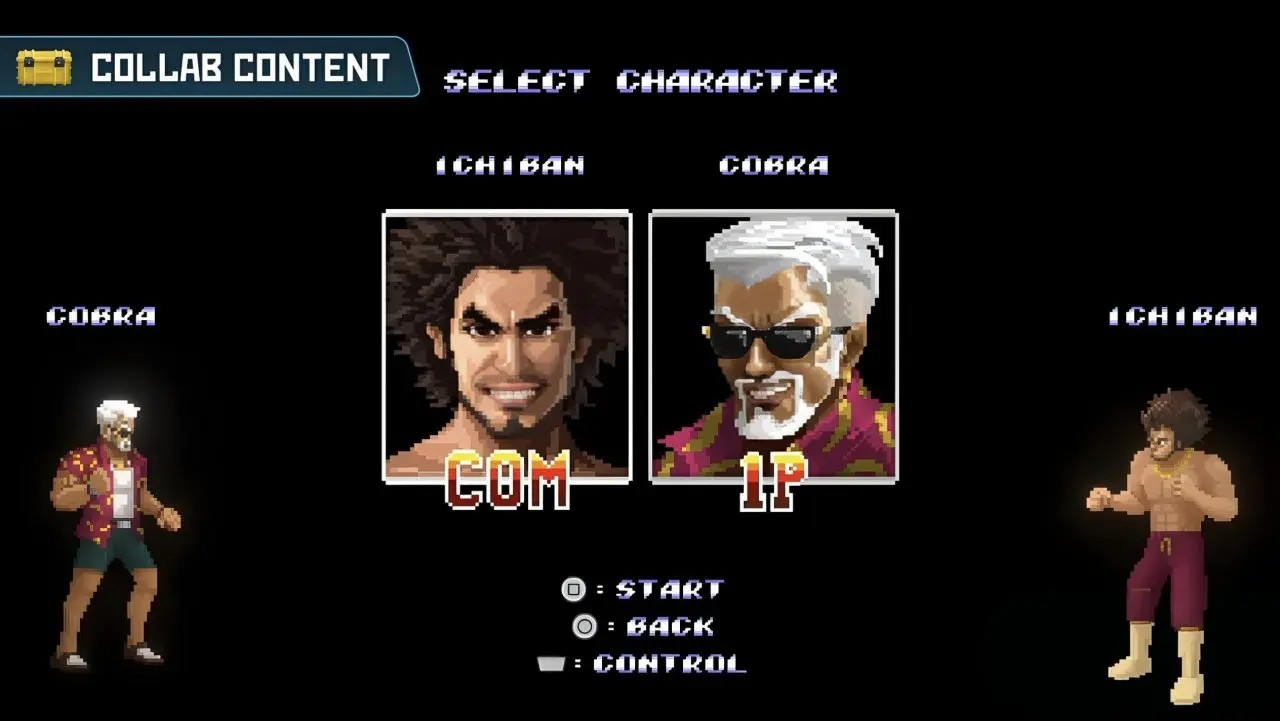Choose the Cobra character portrait
This screenshot has height=721, width=1280.
pos(773,345)
